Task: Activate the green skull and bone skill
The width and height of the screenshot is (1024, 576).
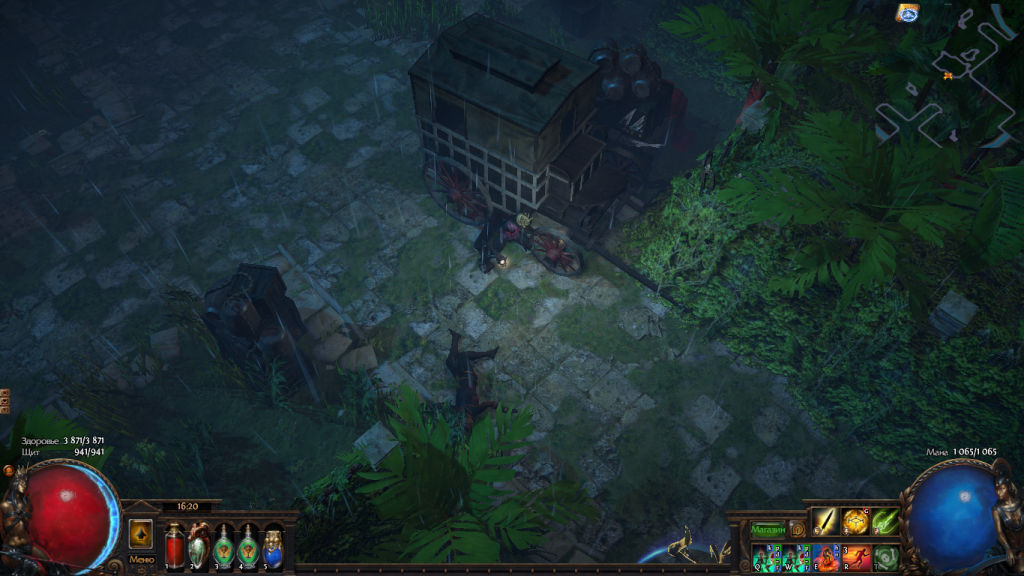Action: tap(885, 557)
